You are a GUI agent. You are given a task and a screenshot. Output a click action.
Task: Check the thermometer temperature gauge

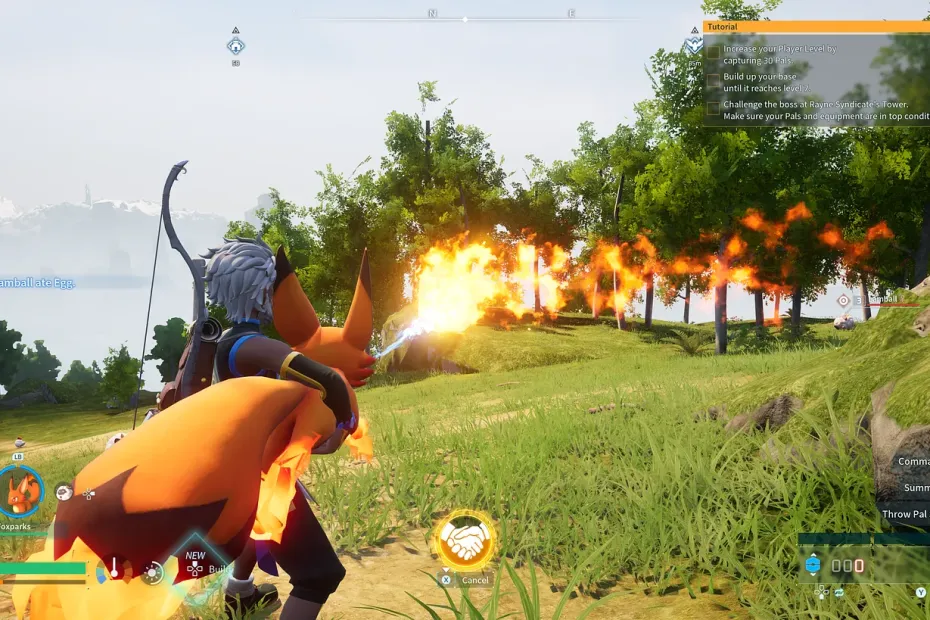coord(115,570)
